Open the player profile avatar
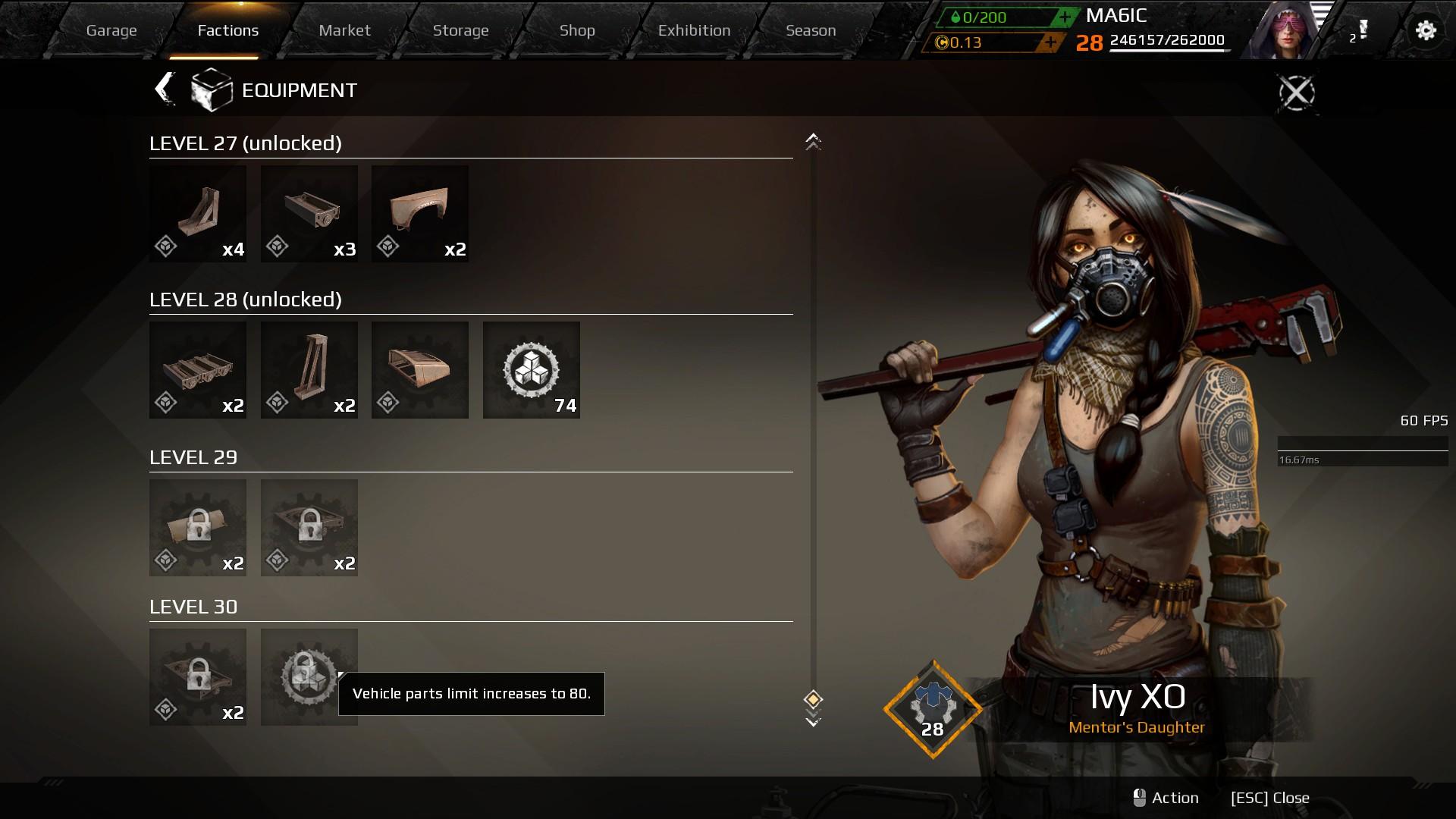The height and width of the screenshot is (819, 1456). (x=1283, y=30)
